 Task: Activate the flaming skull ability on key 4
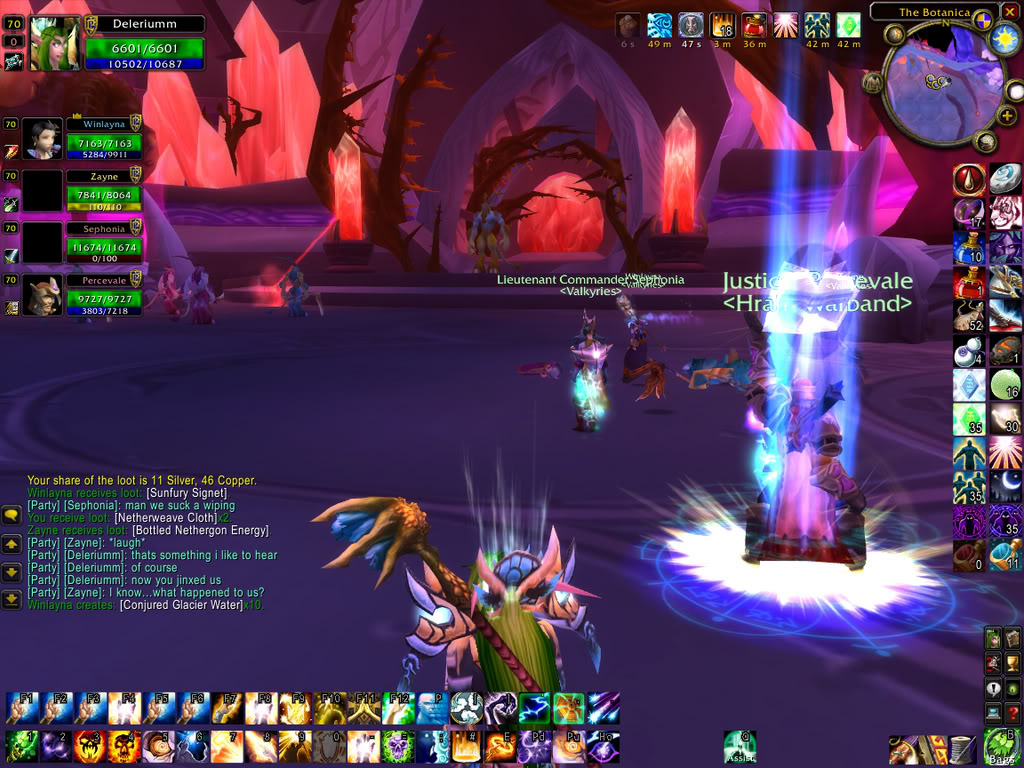click(x=124, y=746)
